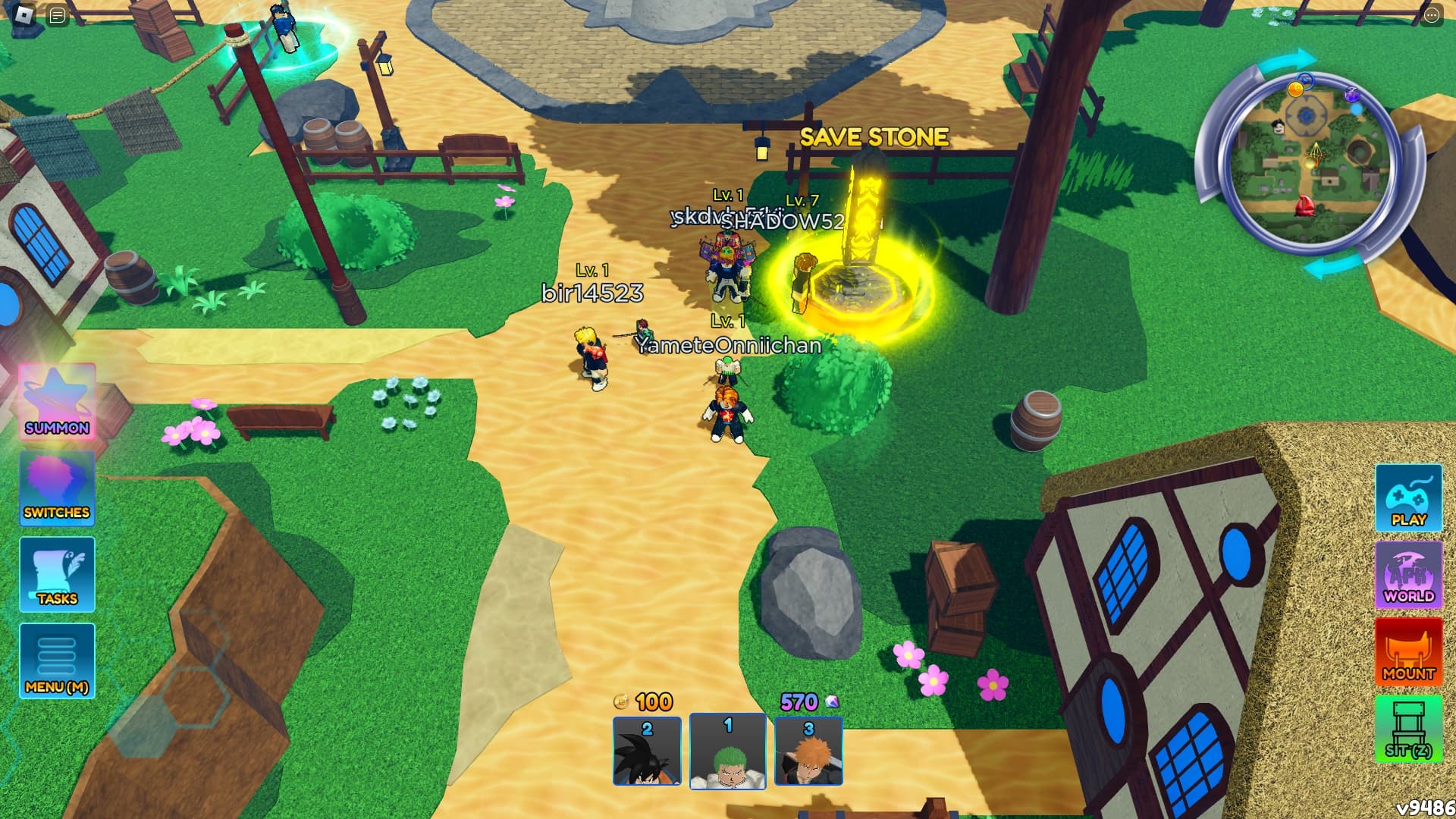Open the Switches panel
Viewport: 1456px width, 819px height.
57,489
